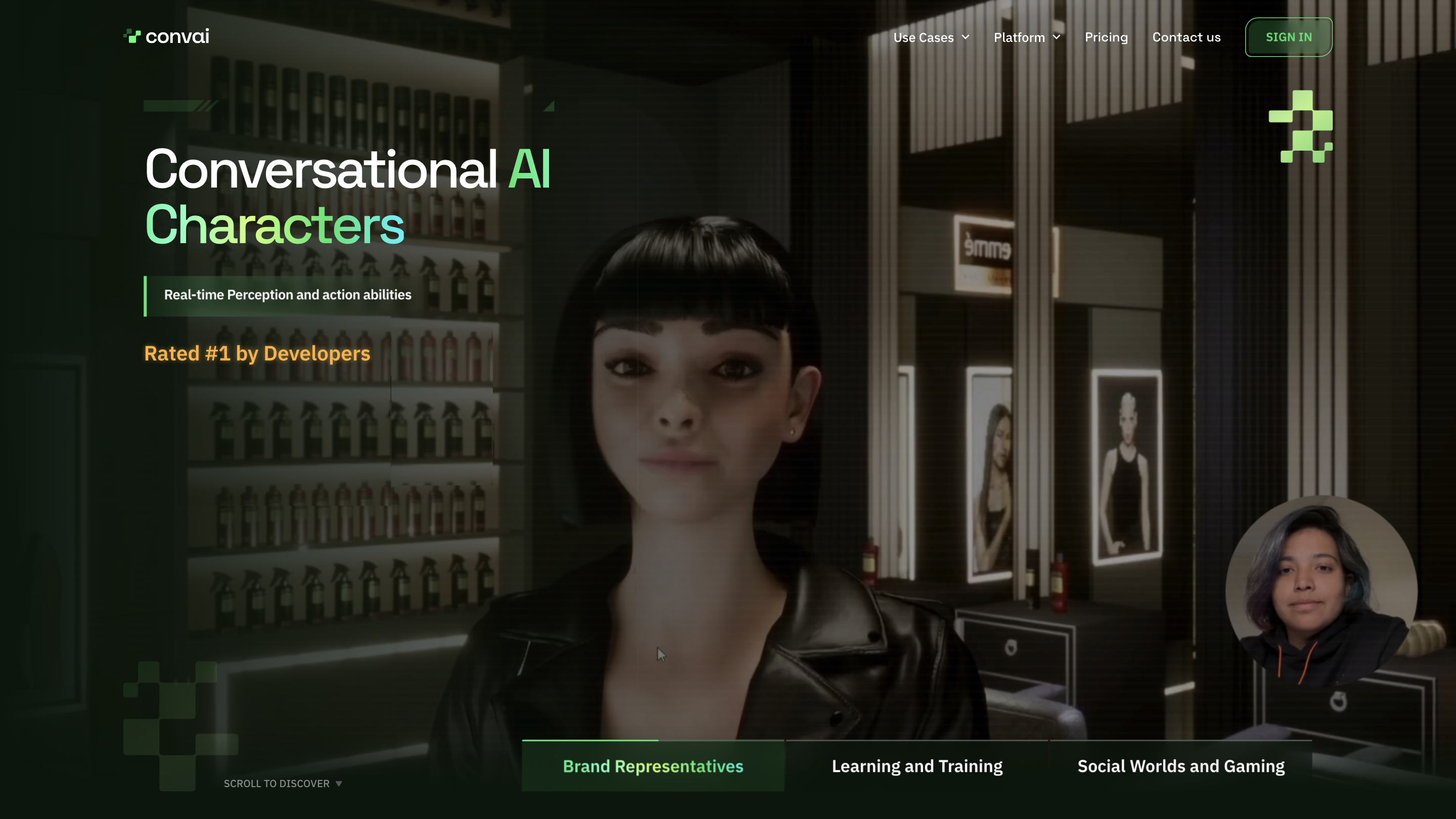Click the Convai logo in the top left
The height and width of the screenshot is (819, 1456).
[x=166, y=36]
